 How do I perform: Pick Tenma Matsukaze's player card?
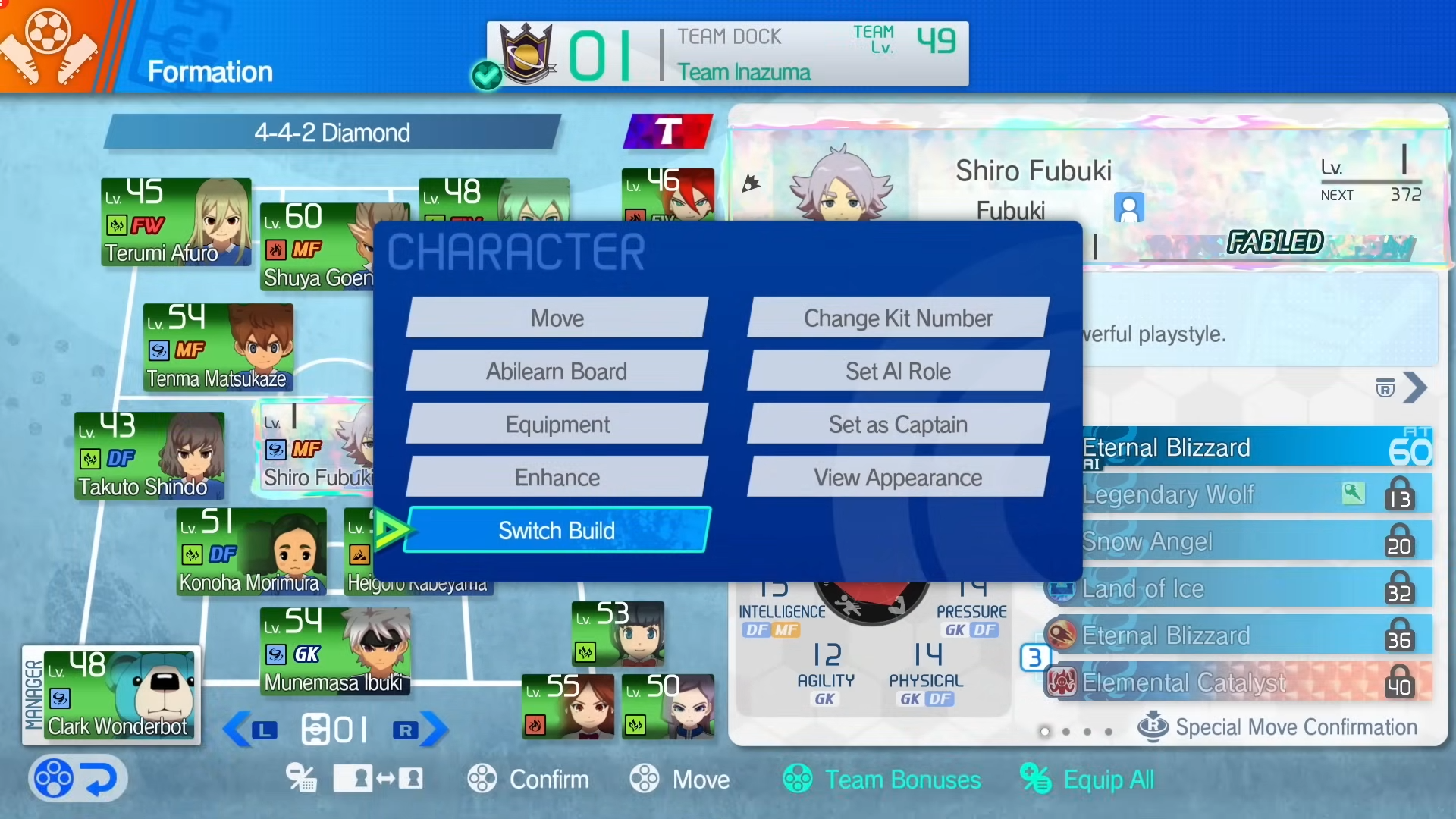pyautogui.click(x=218, y=348)
